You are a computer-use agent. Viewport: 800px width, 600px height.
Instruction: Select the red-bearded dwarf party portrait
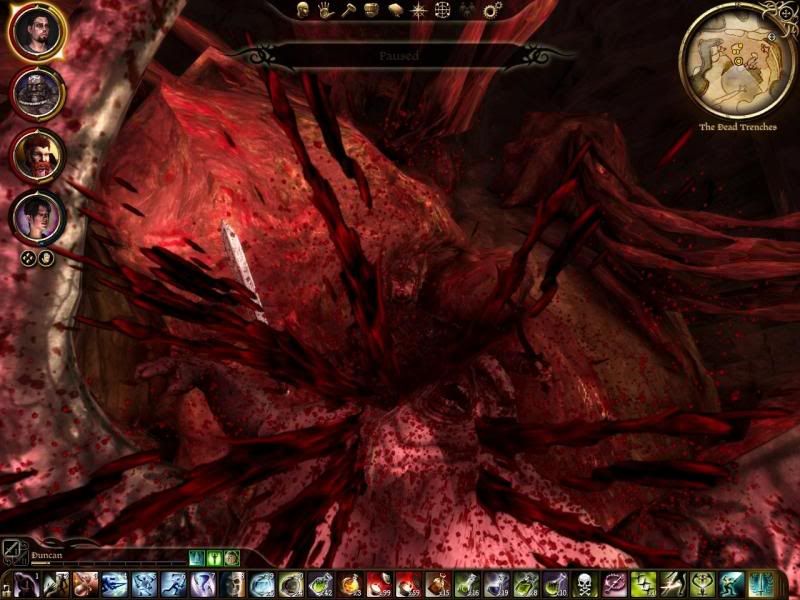point(38,154)
